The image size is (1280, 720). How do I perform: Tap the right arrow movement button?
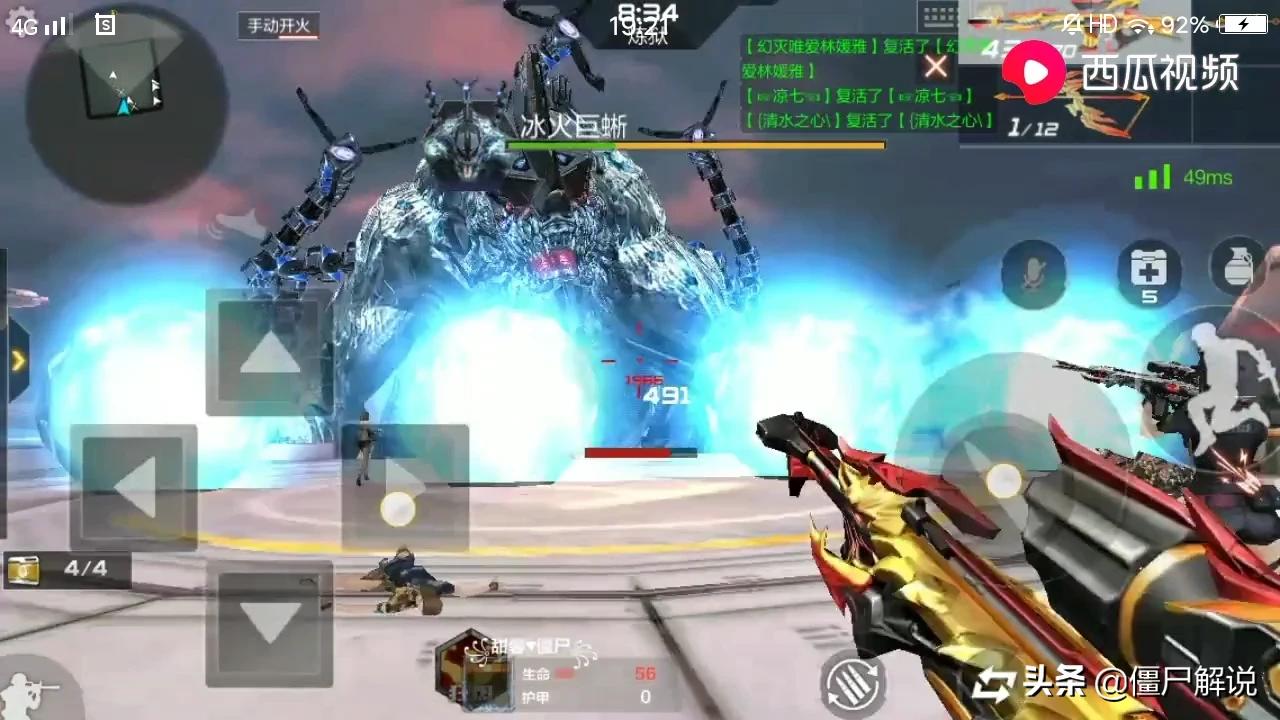tap(405, 488)
